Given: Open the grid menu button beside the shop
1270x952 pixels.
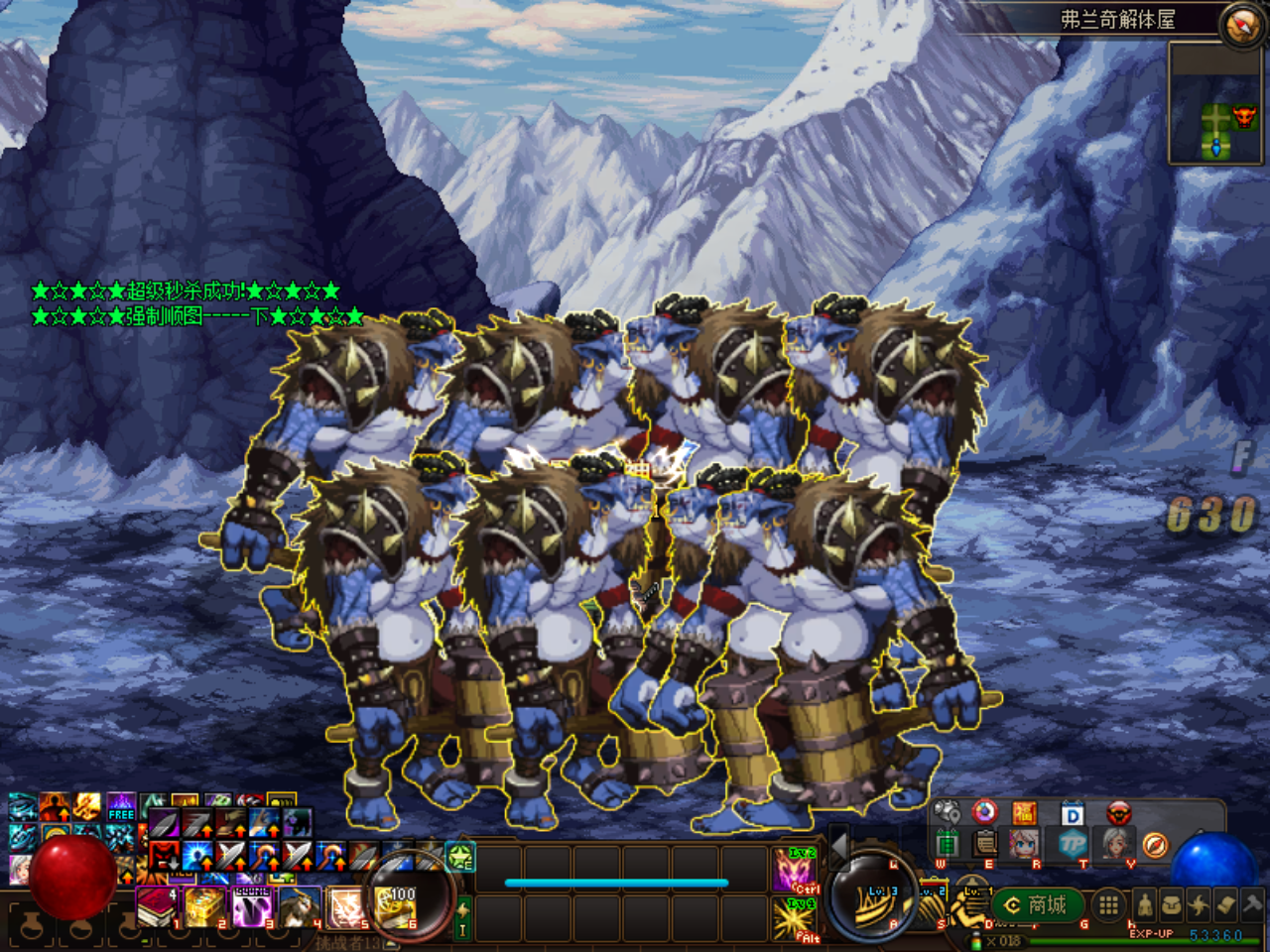Looking at the screenshot, I should [1109, 904].
